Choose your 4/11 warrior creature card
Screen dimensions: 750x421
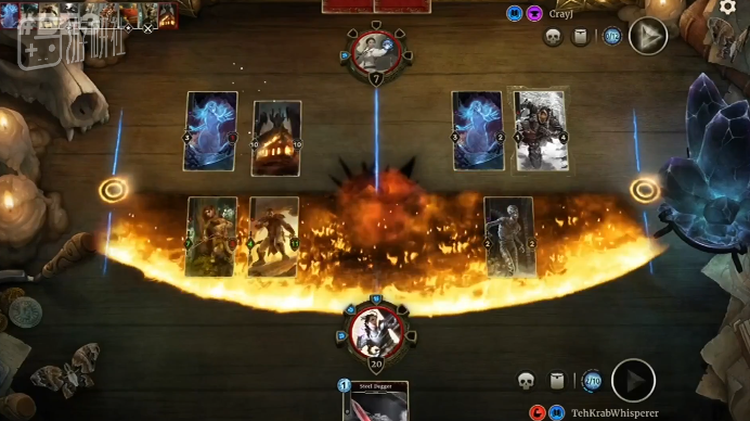[273, 236]
